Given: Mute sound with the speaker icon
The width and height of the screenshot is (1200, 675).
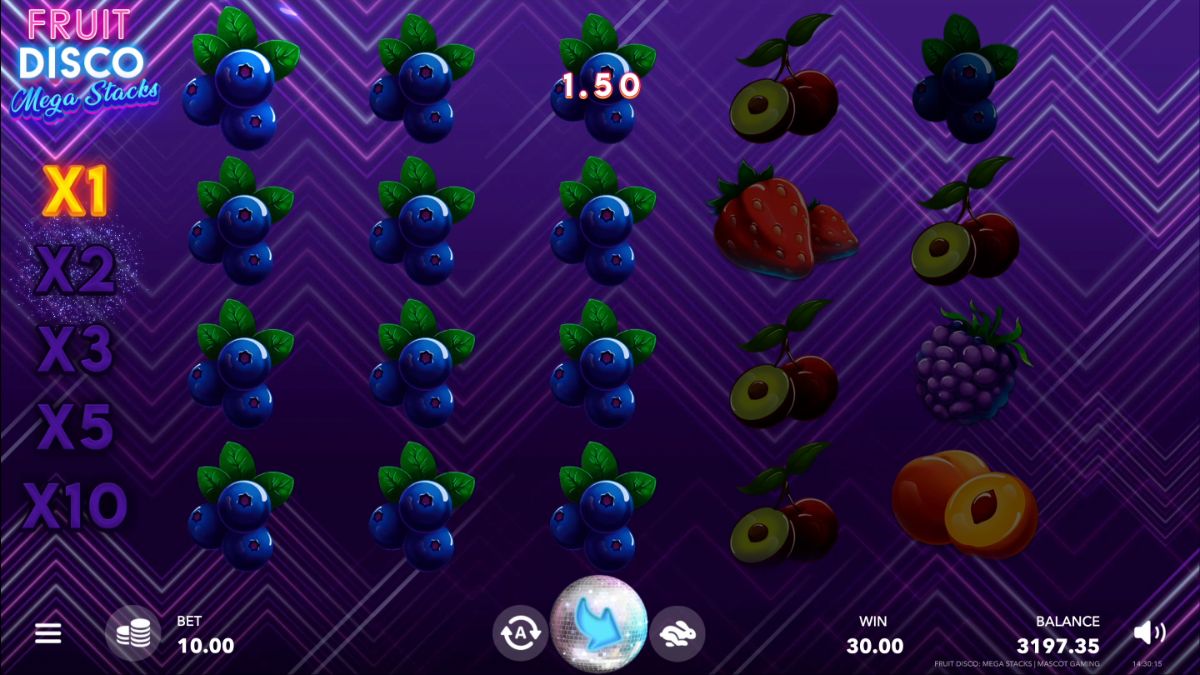Looking at the screenshot, I should [x=1148, y=632].
